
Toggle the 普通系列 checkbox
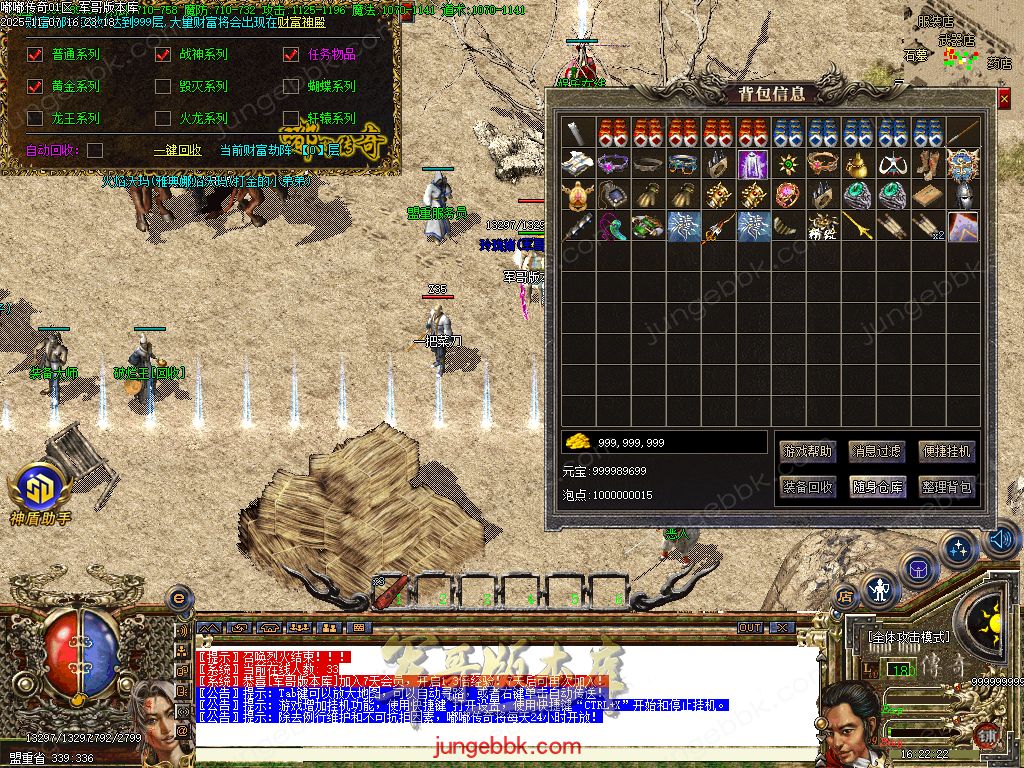(35, 55)
